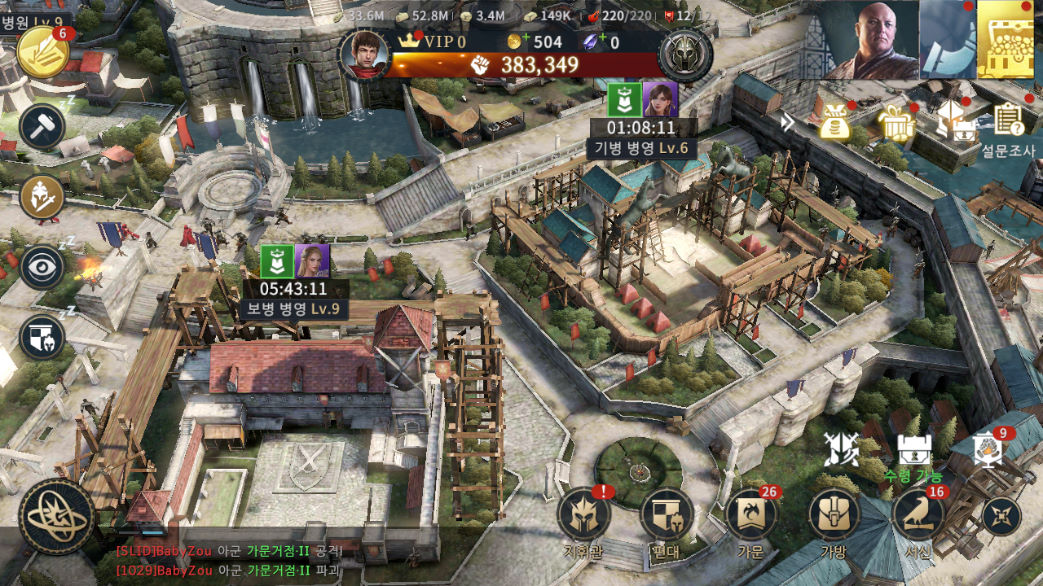Select the bald advisor portrait banner
1043x586 pixels.
pos(870,39)
